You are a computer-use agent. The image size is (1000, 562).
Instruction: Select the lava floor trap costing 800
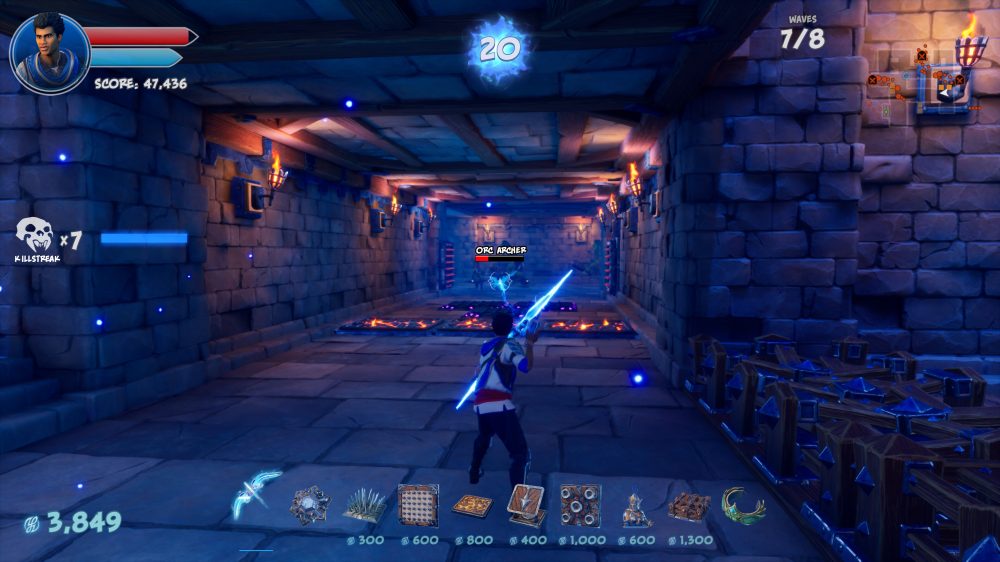click(x=472, y=505)
